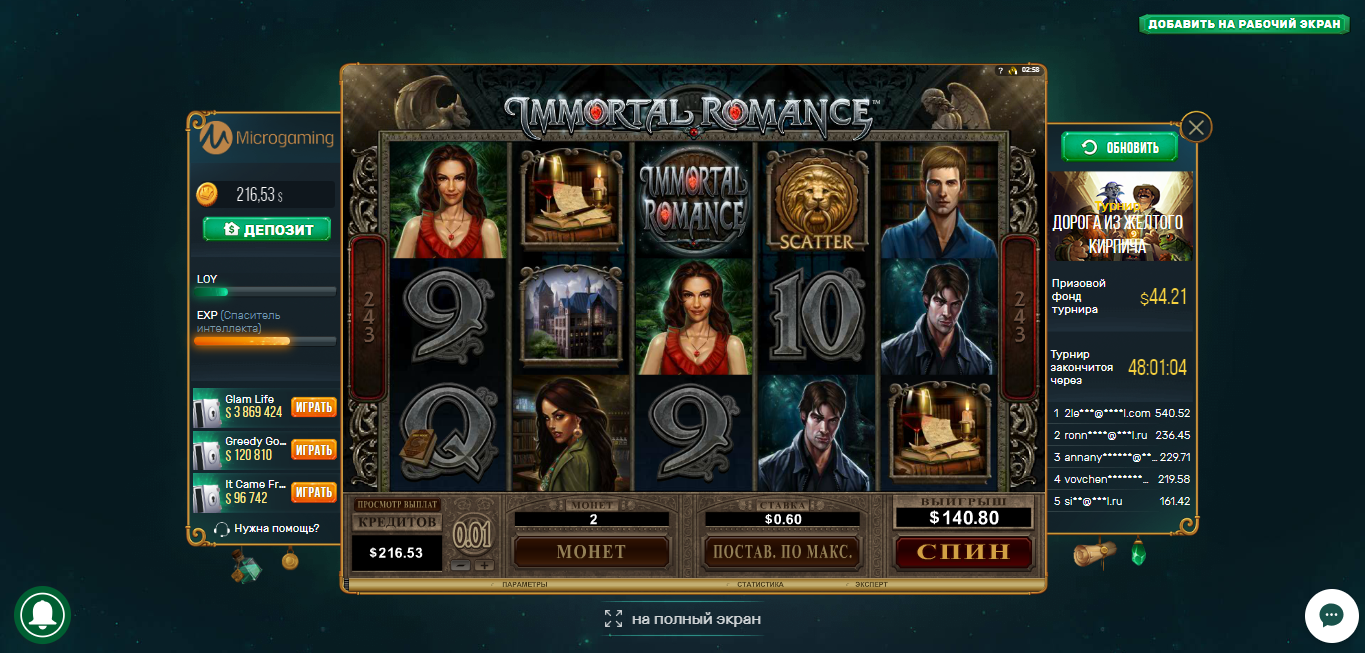Click ДОБАВИТЬ НА РАБОЧИЙ ЭКРАН button
1365x653 pixels.
1243,24
